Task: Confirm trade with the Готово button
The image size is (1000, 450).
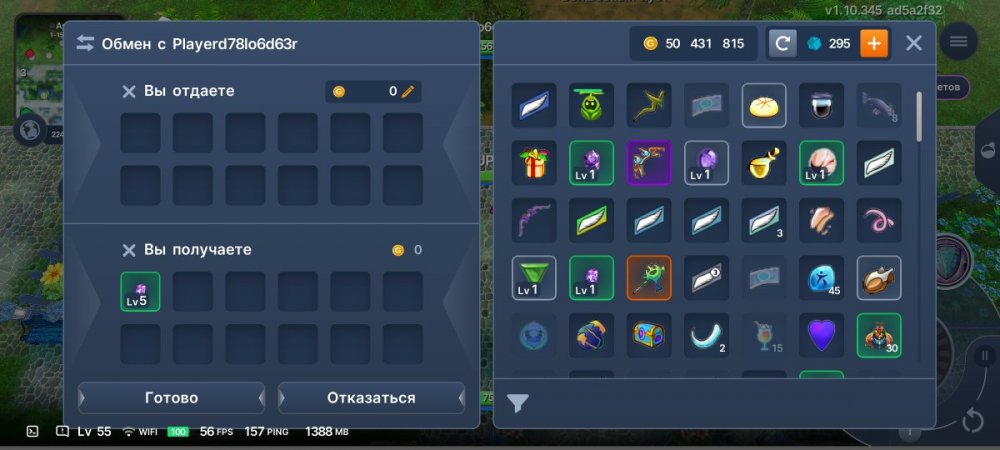Action: tap(171, 398)
